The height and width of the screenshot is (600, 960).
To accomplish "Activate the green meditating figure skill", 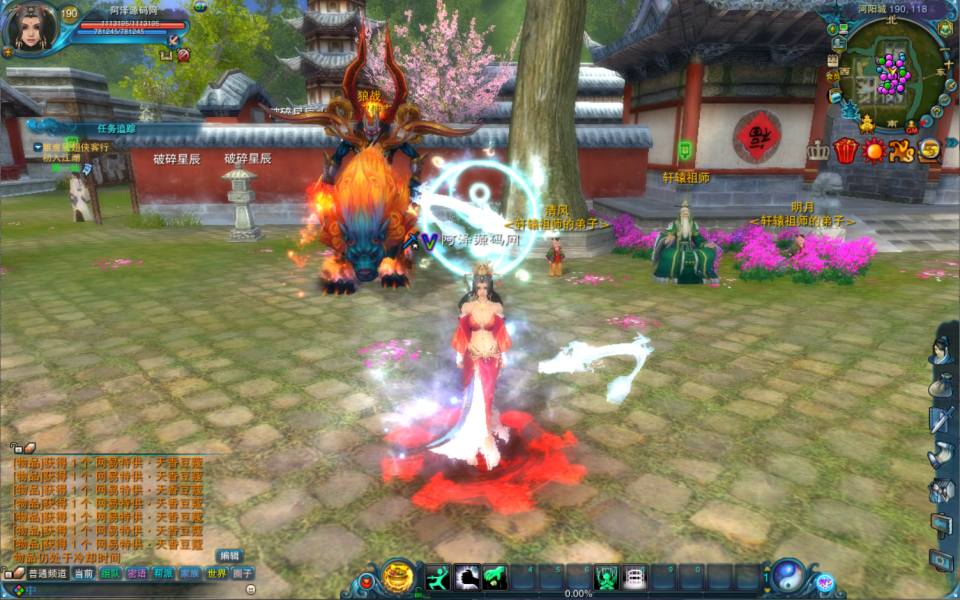I will [x=606, y=577].
